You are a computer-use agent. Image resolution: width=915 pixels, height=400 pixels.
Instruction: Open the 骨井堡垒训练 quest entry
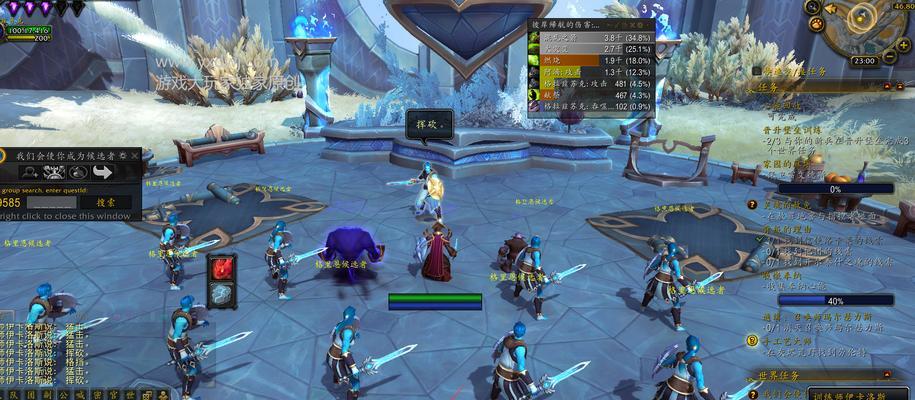tap(793, 130)
